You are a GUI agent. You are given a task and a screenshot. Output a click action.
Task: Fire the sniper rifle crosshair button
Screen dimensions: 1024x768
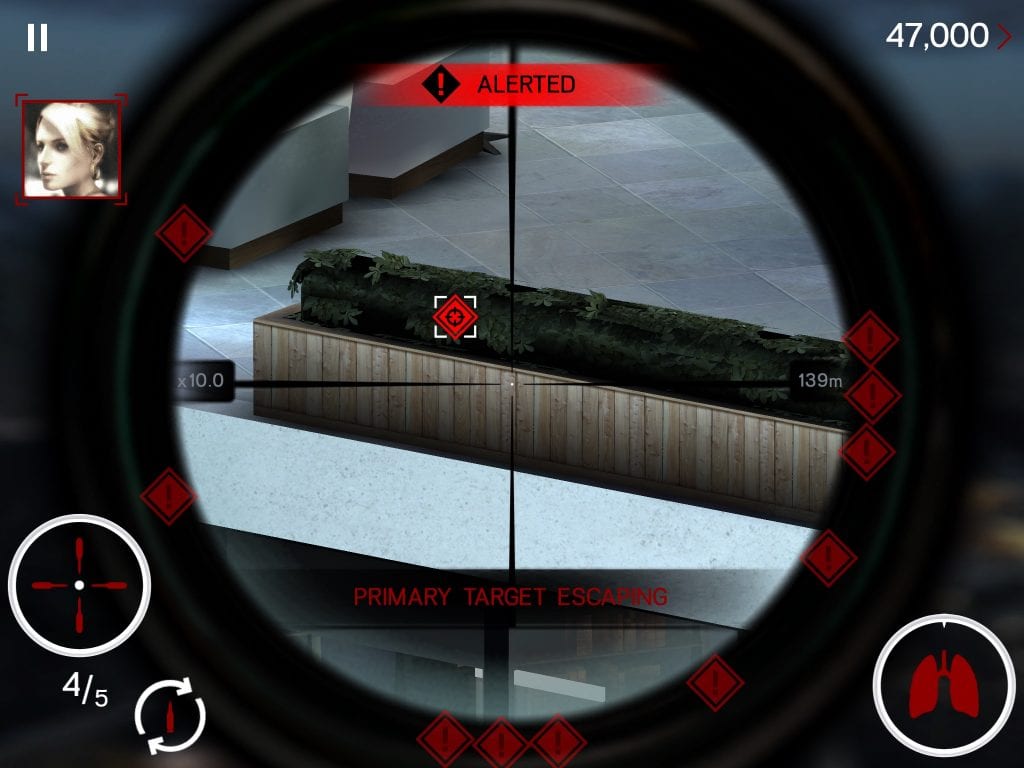pyautogui.click(x=79, y=585)
